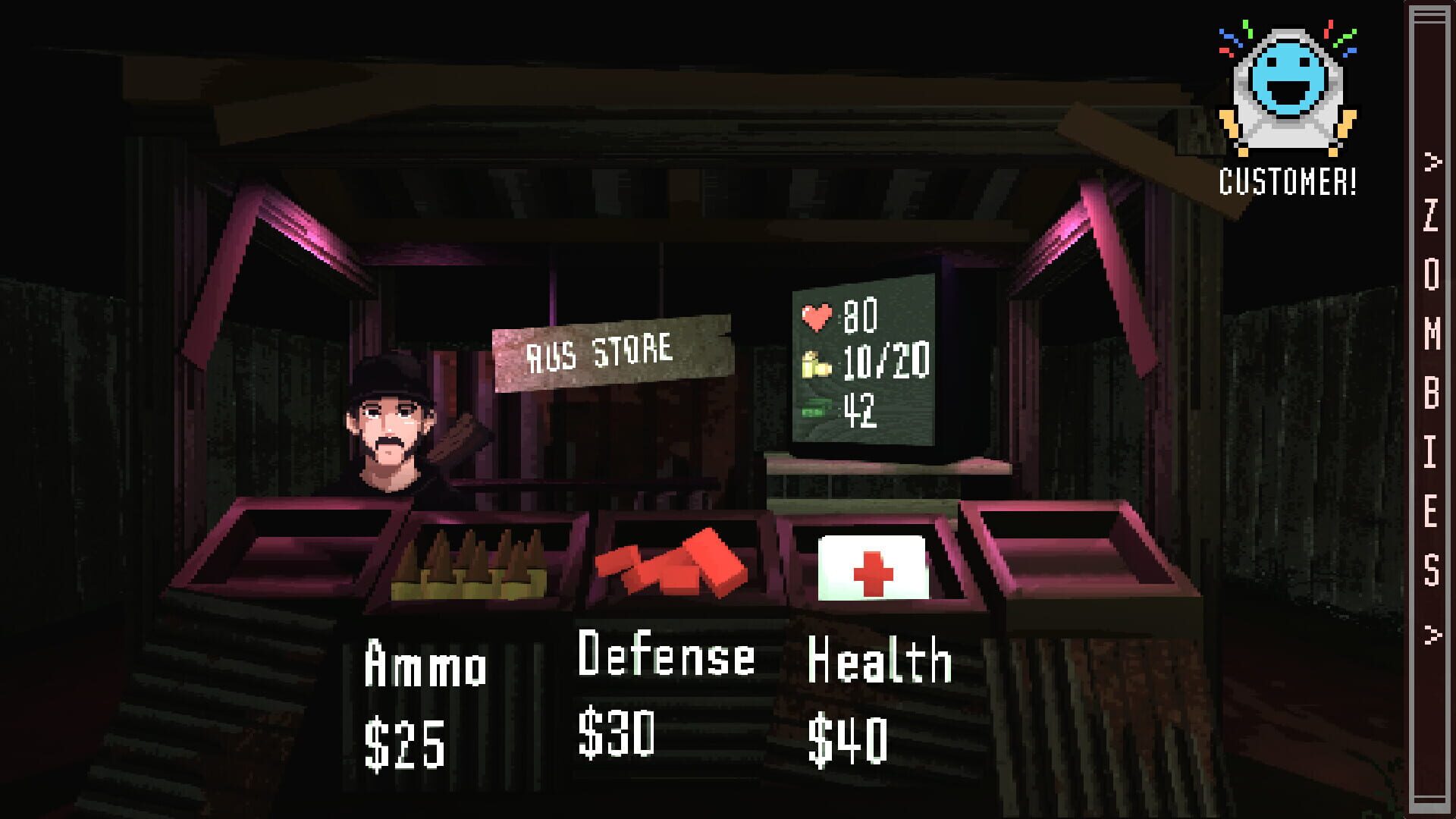Click the medkit with the red cross
The width and height of the screenshot is (1456, 819).
click(x=876, y=565)
